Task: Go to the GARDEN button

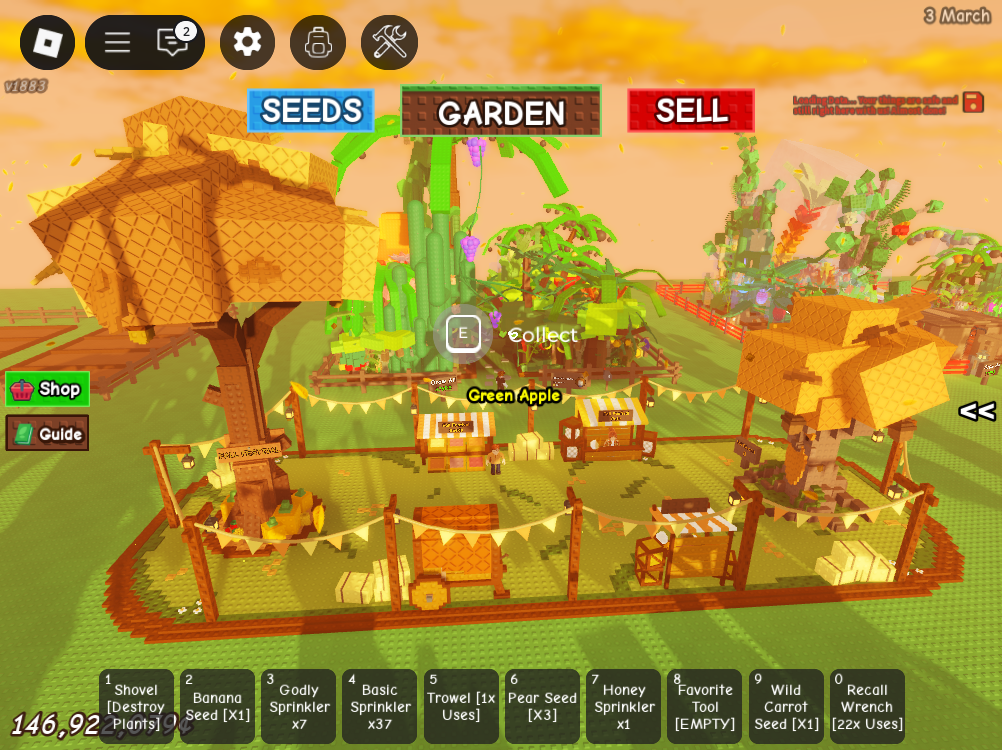Action: click(x=501, y=111)
